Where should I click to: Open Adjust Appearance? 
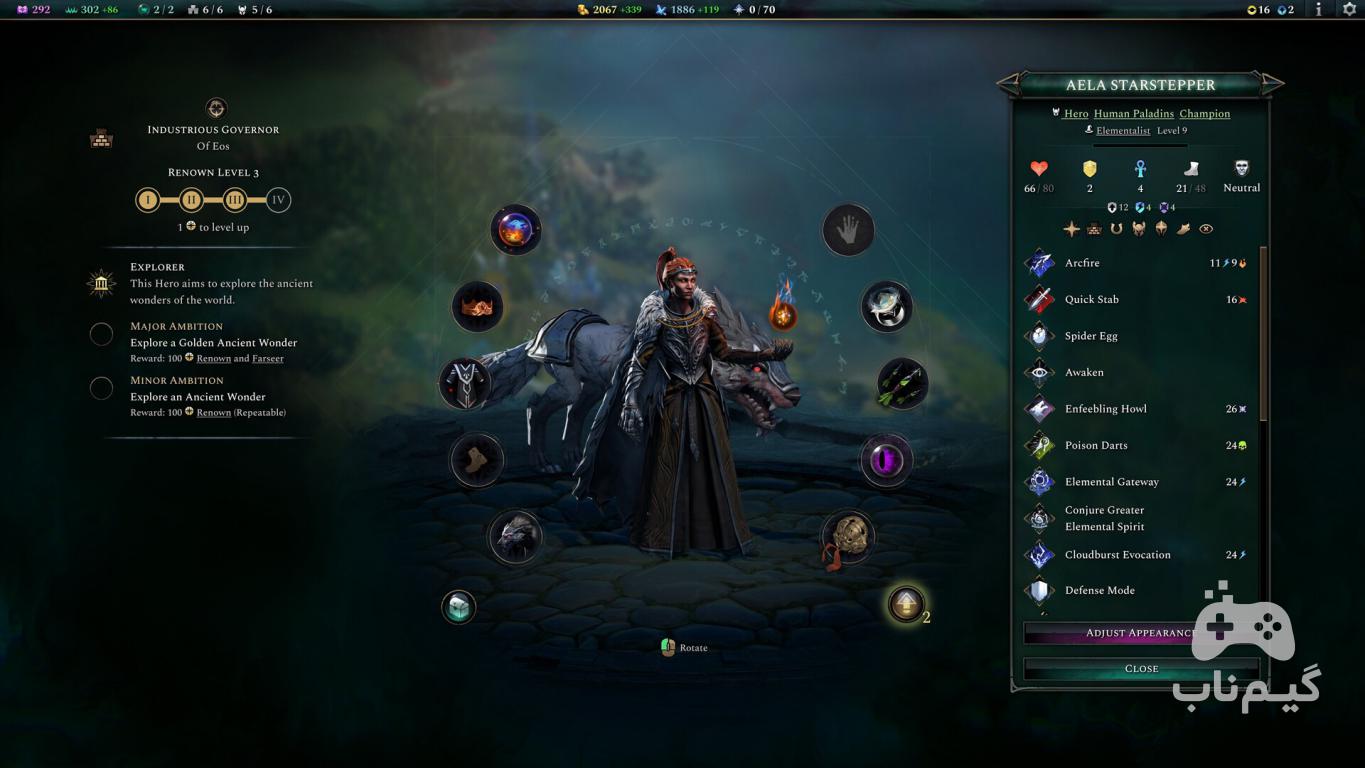(x=1140, y=633)
